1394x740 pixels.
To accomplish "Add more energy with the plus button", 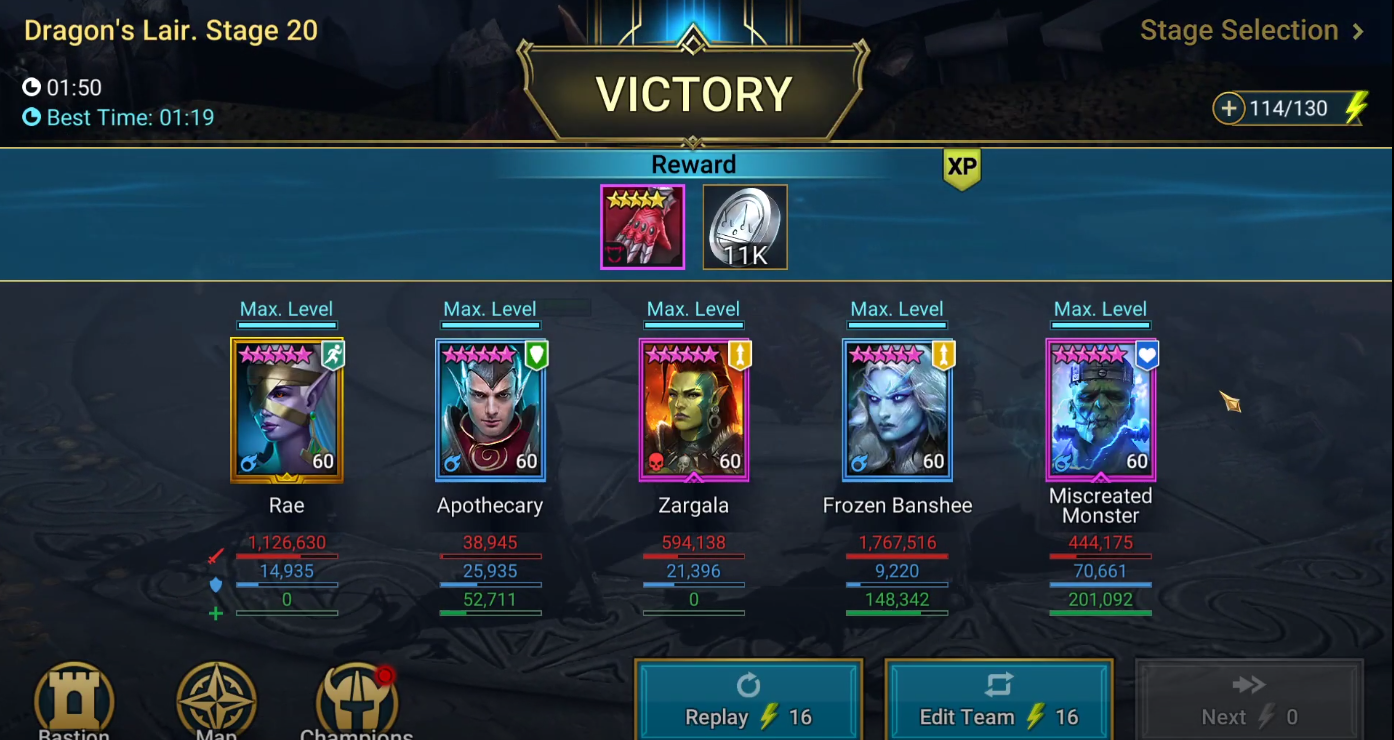I will click(x=1229, y=108).
